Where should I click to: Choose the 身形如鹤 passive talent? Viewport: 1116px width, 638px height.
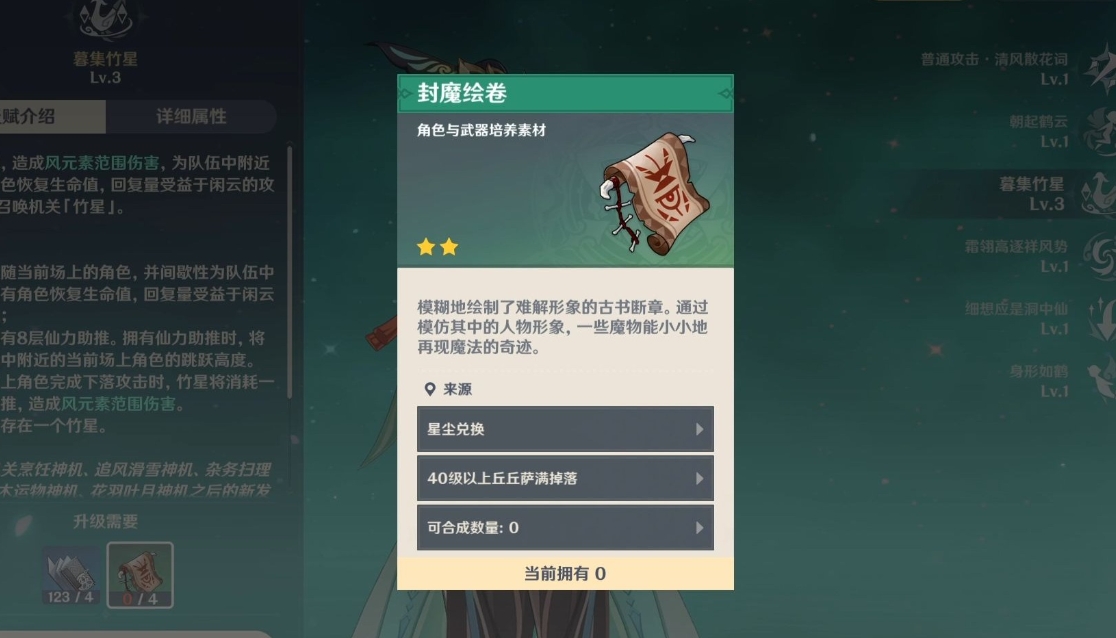tap(1040, 380)
